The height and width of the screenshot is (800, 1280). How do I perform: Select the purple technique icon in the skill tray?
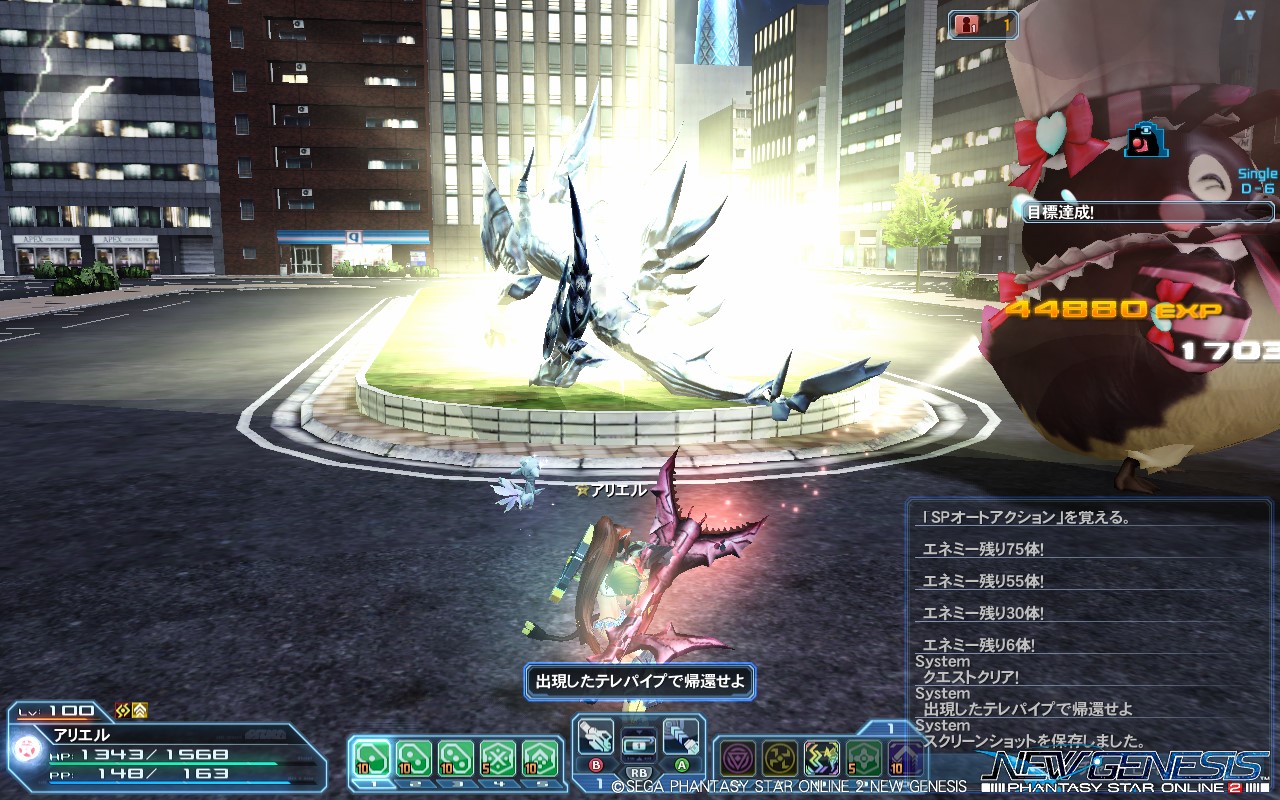739,755
